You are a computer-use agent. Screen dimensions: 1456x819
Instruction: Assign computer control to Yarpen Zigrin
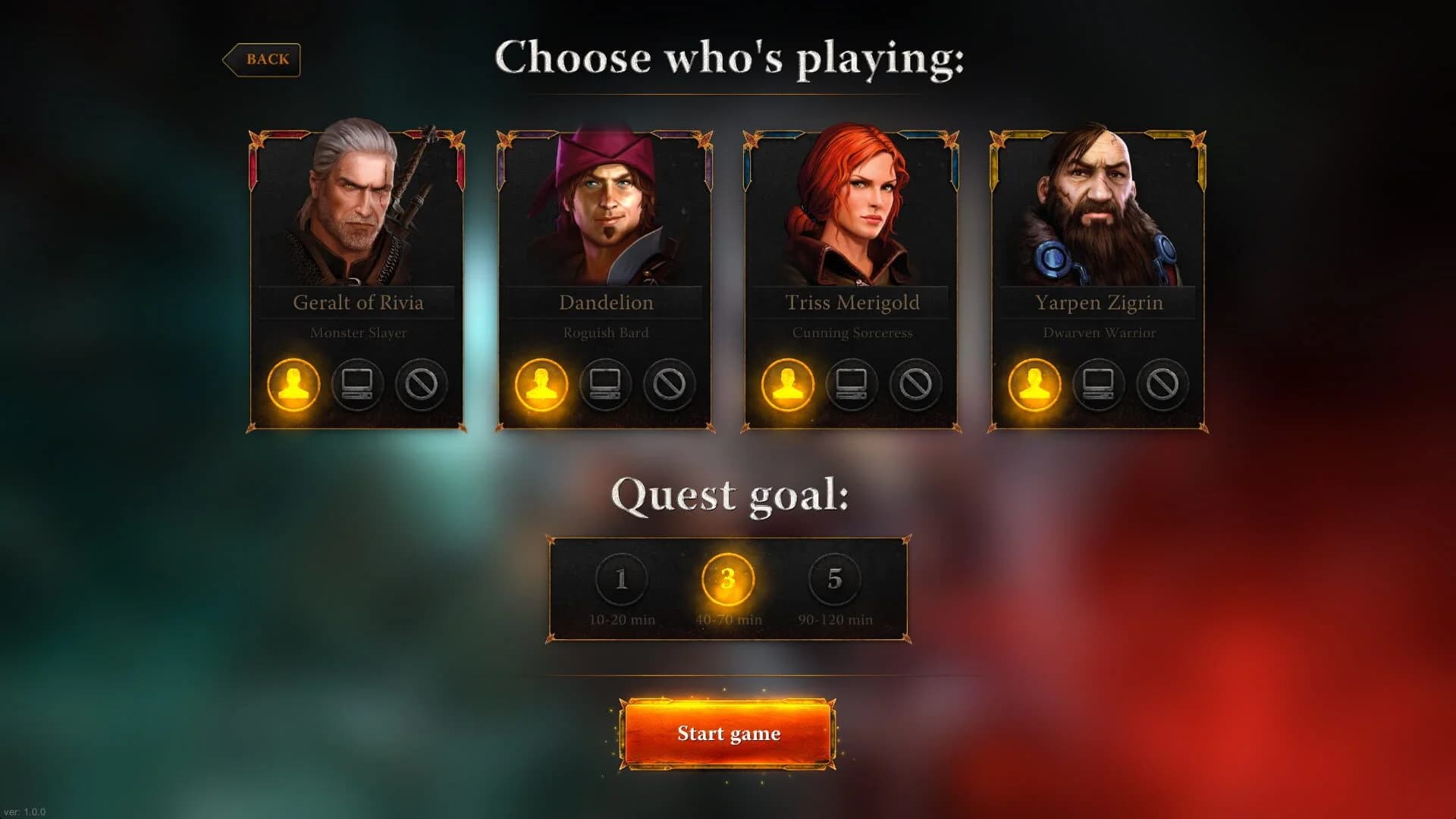pyautogui.click(x=1098, y=385)
